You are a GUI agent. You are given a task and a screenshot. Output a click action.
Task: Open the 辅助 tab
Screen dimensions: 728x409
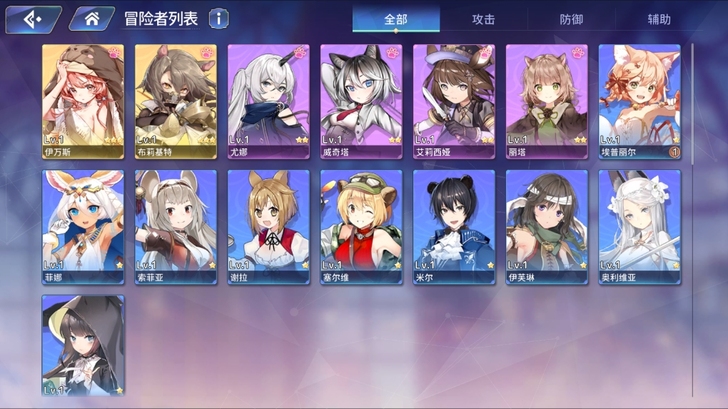tap(659, 19)
